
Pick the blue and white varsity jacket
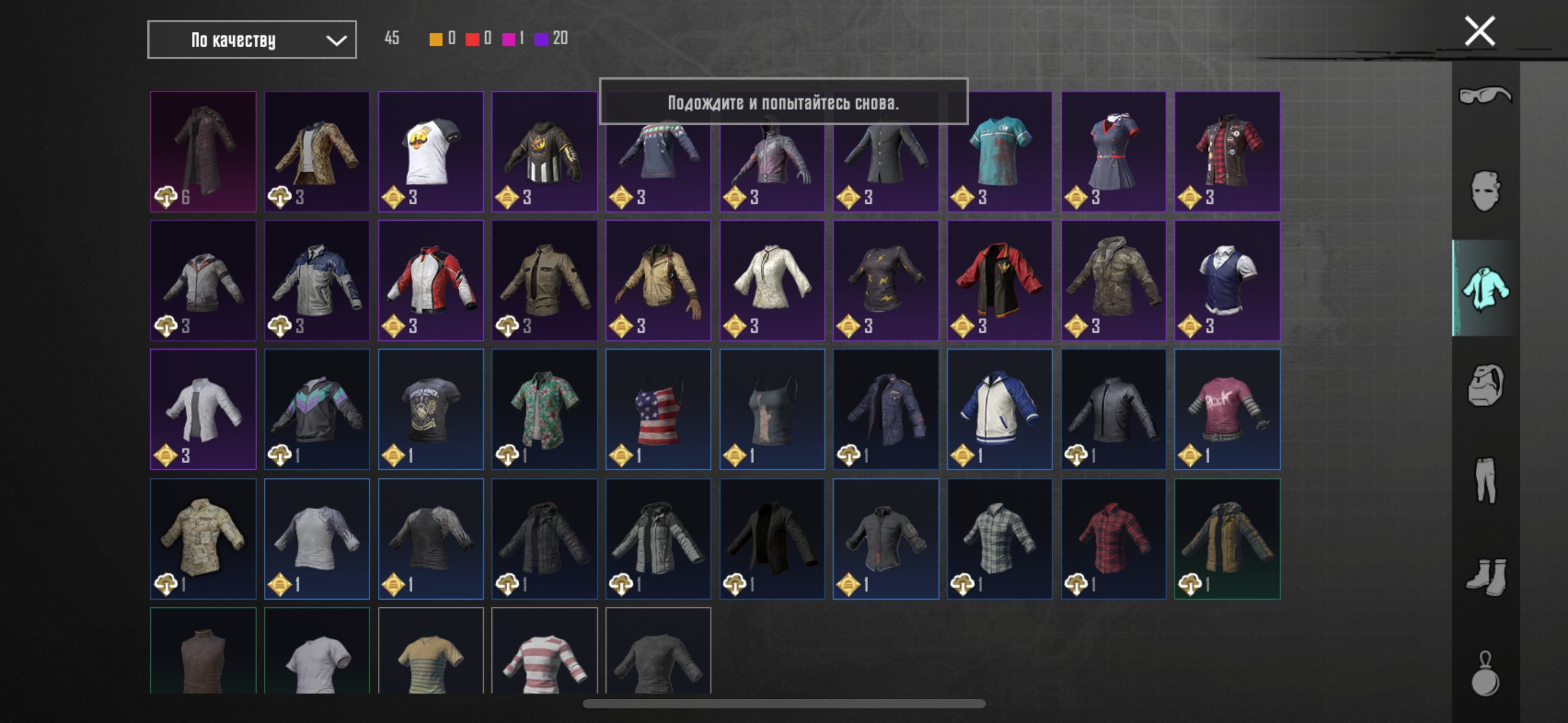pyautogui.click(x=999, y=409)
